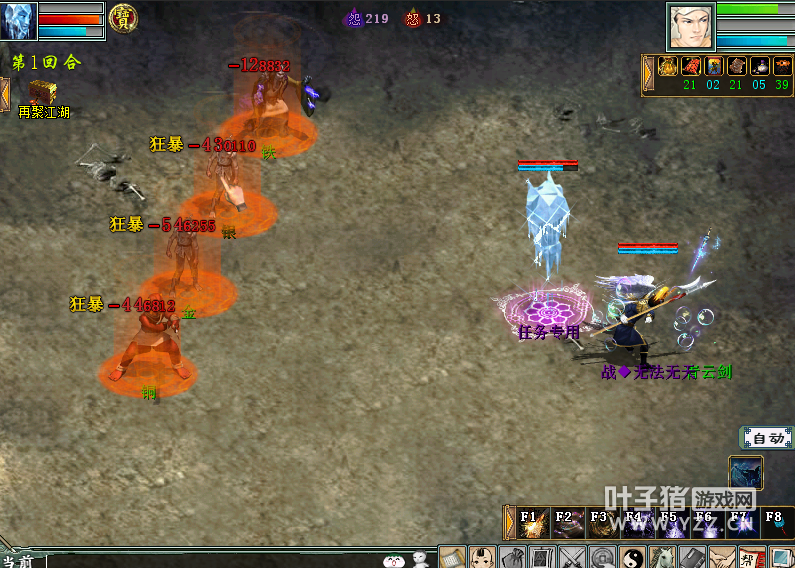Open the horse mount menu button
The image size is (795, 568).
663,557
